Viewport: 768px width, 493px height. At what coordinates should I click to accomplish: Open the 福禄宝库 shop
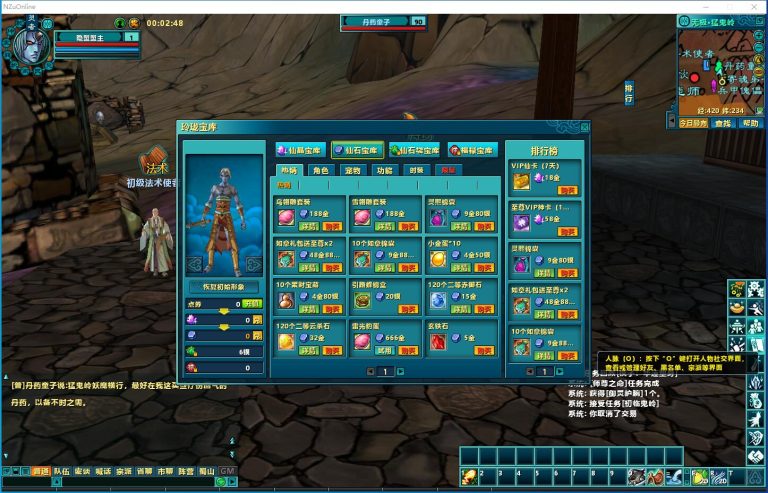472,150
